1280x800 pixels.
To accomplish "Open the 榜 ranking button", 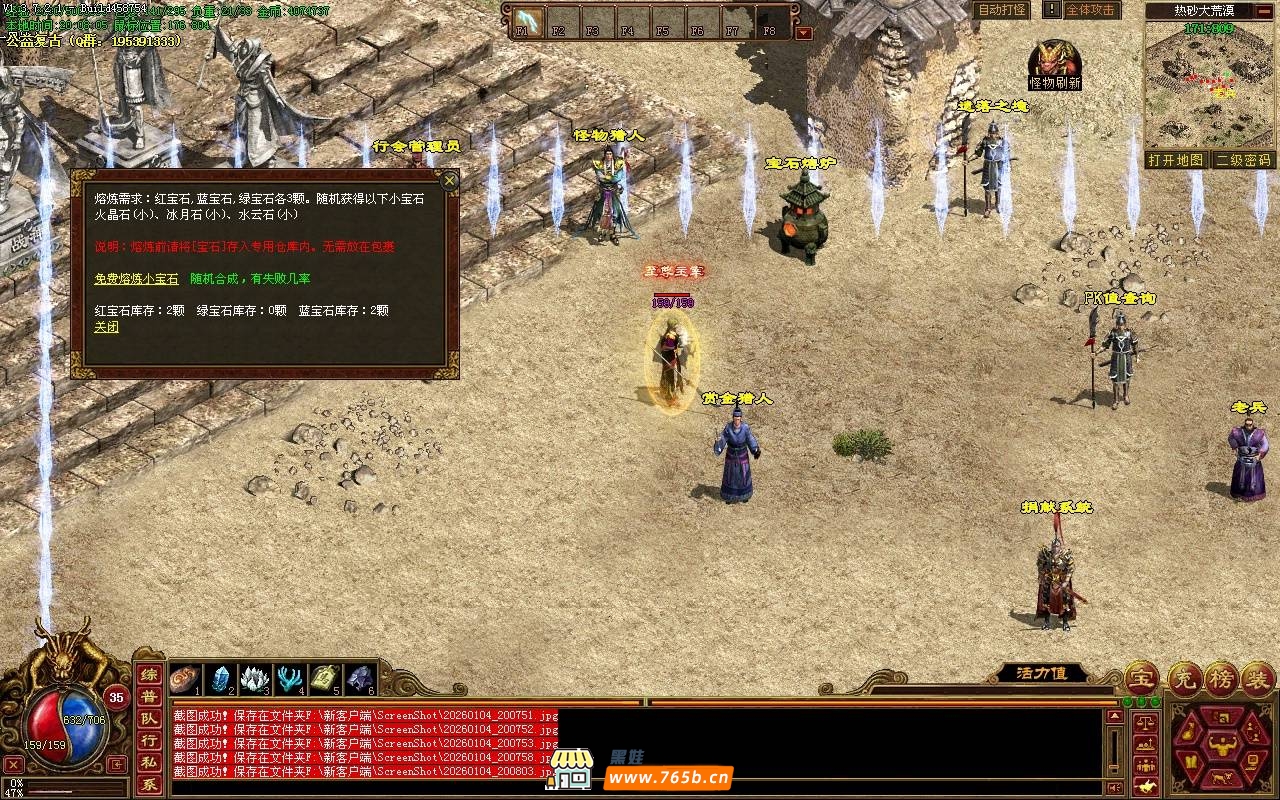I will 1221,679.
